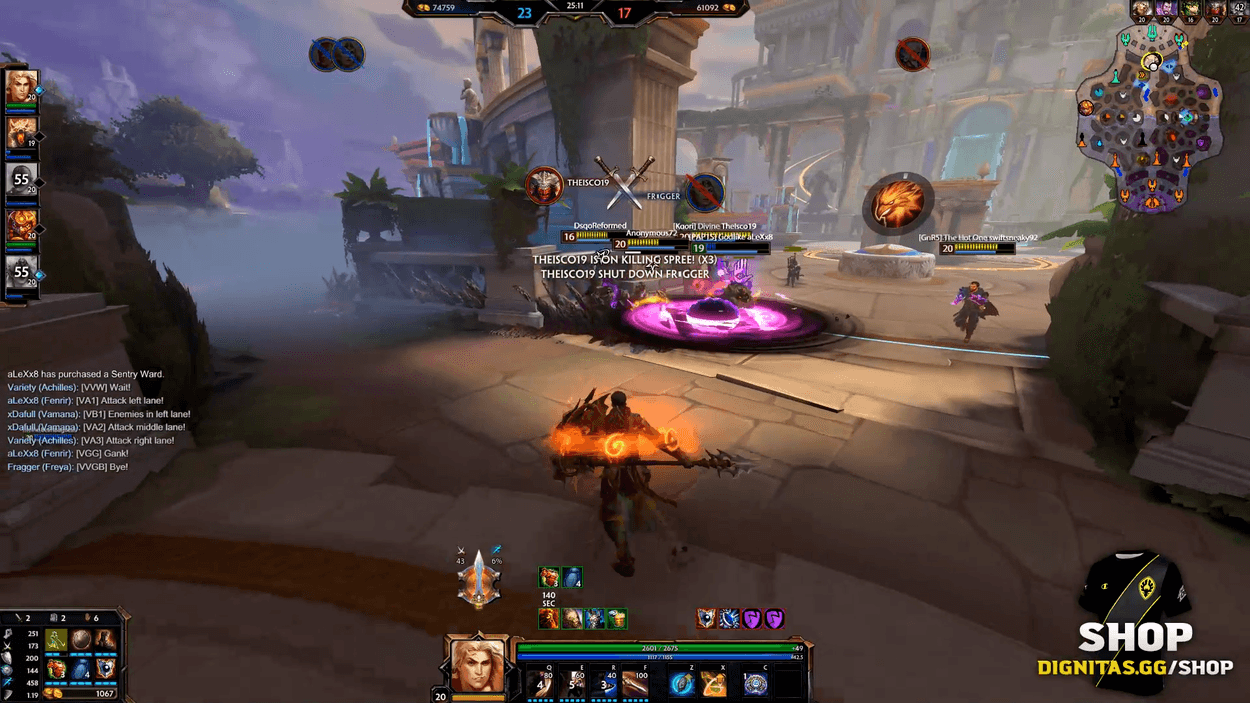Select the top teammate portrait
This screenshot has width=1250, height=703.
tap(22, 87)
